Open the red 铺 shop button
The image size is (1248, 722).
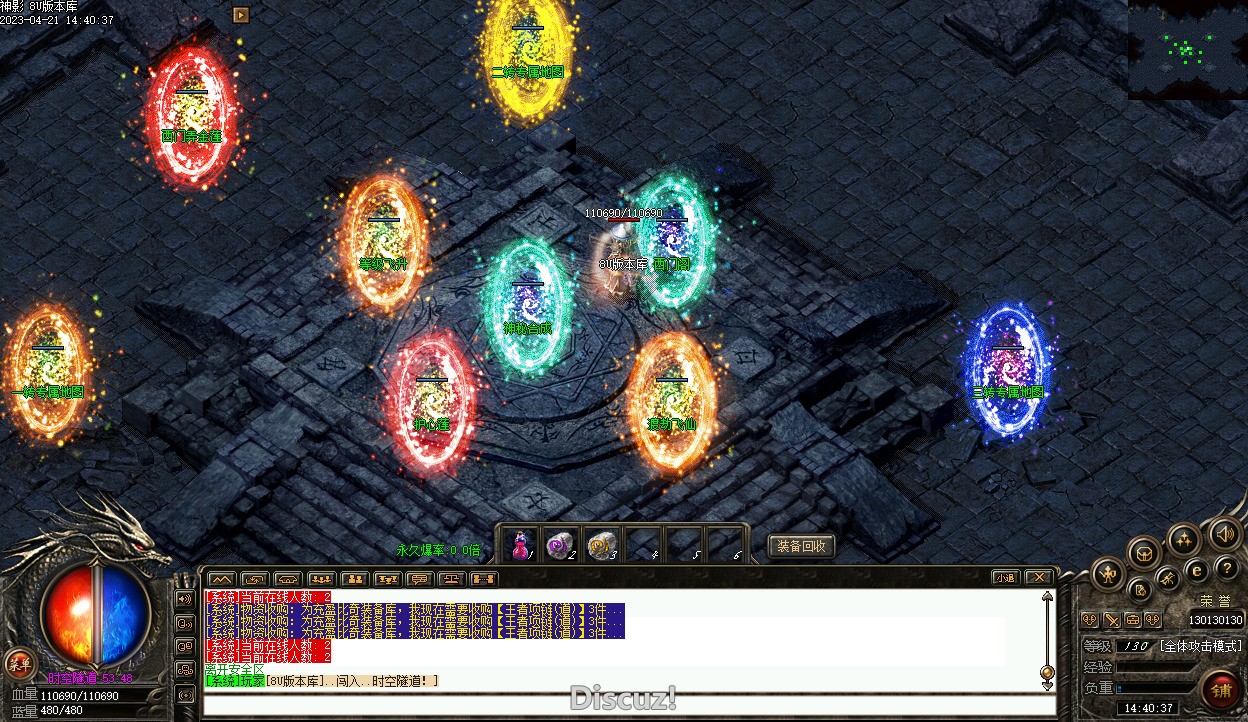(1221, 690)
